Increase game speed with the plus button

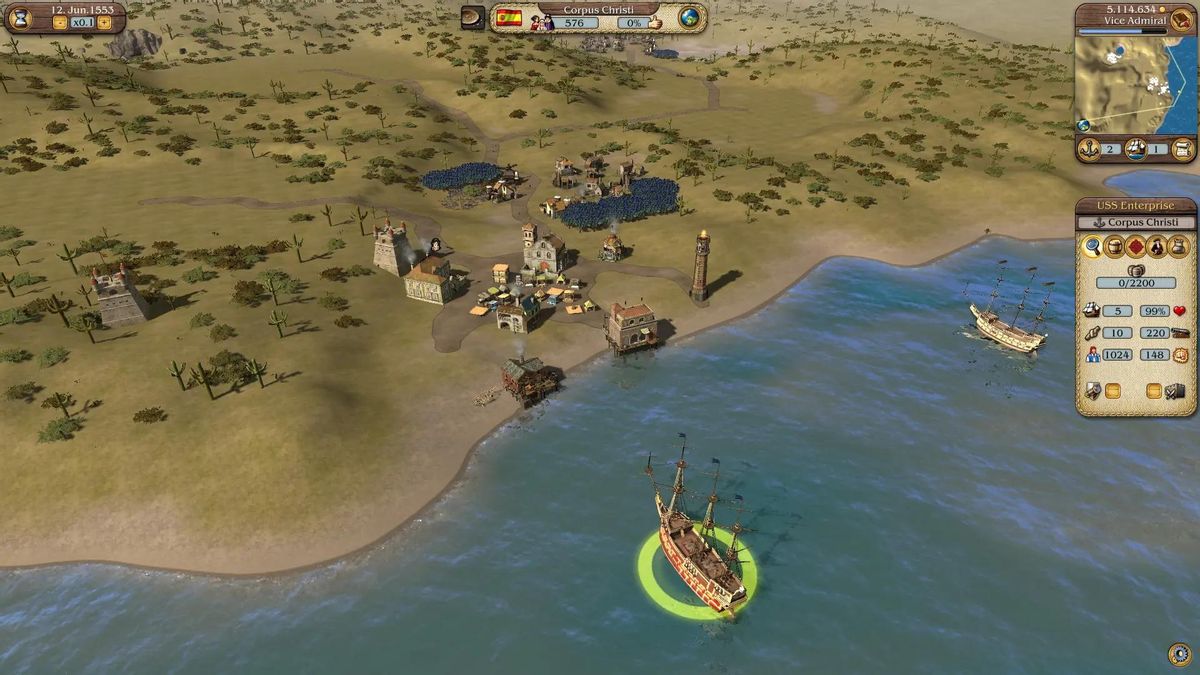coord(104,23)
